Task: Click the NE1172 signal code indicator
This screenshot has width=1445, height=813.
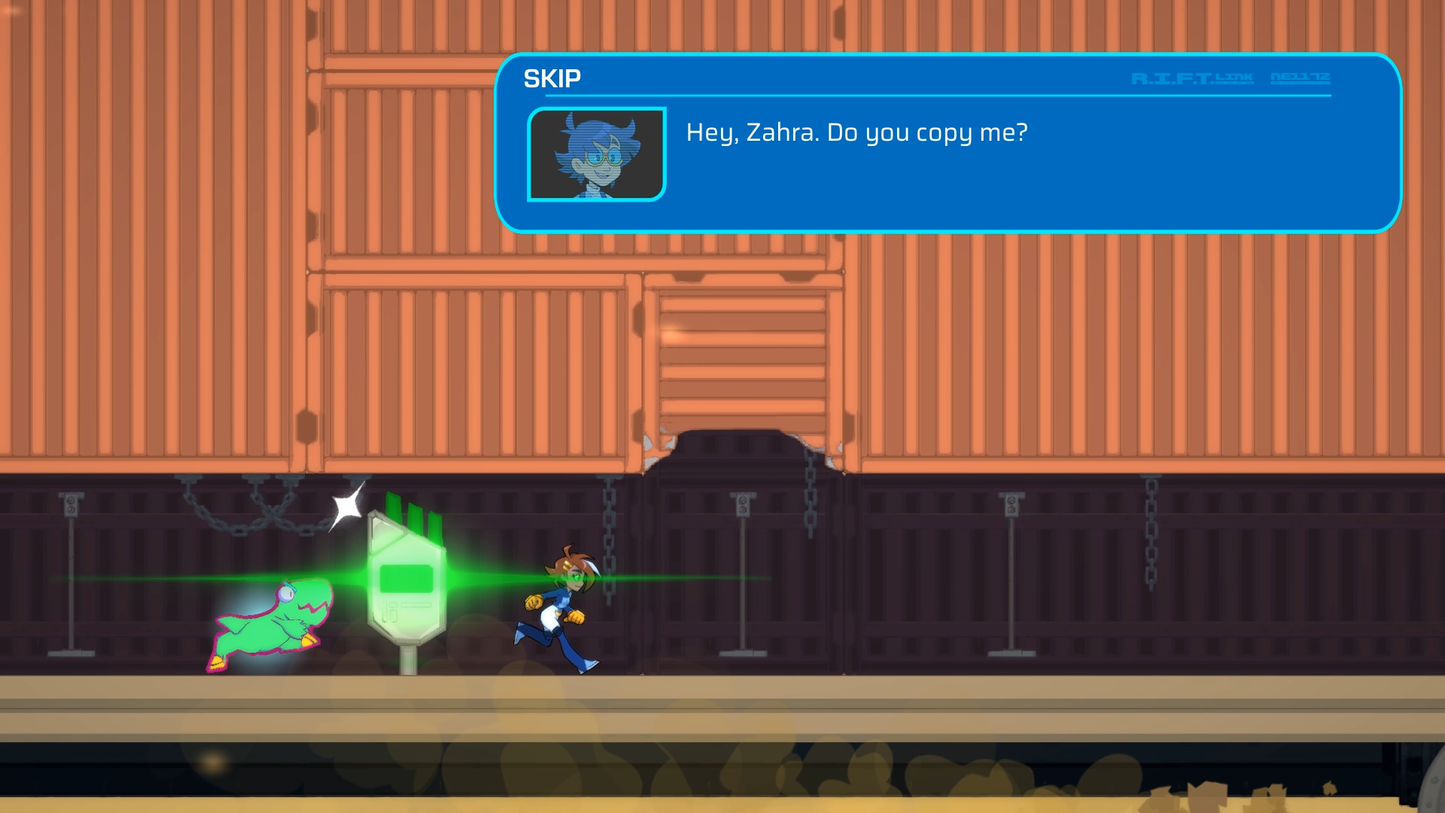Action: 1300,78
